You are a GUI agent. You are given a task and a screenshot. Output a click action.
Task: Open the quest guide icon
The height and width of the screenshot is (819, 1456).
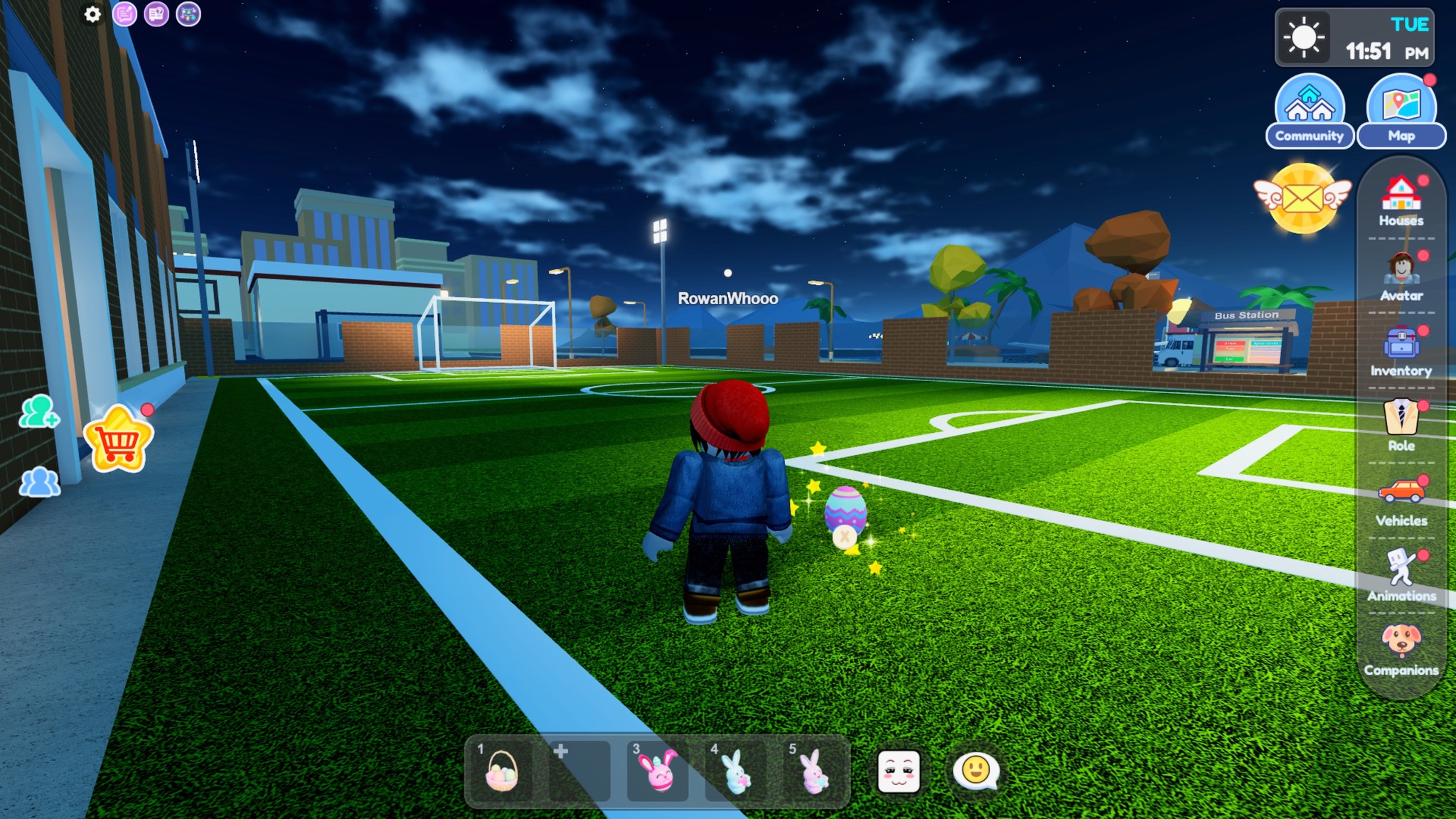[158, 15]
